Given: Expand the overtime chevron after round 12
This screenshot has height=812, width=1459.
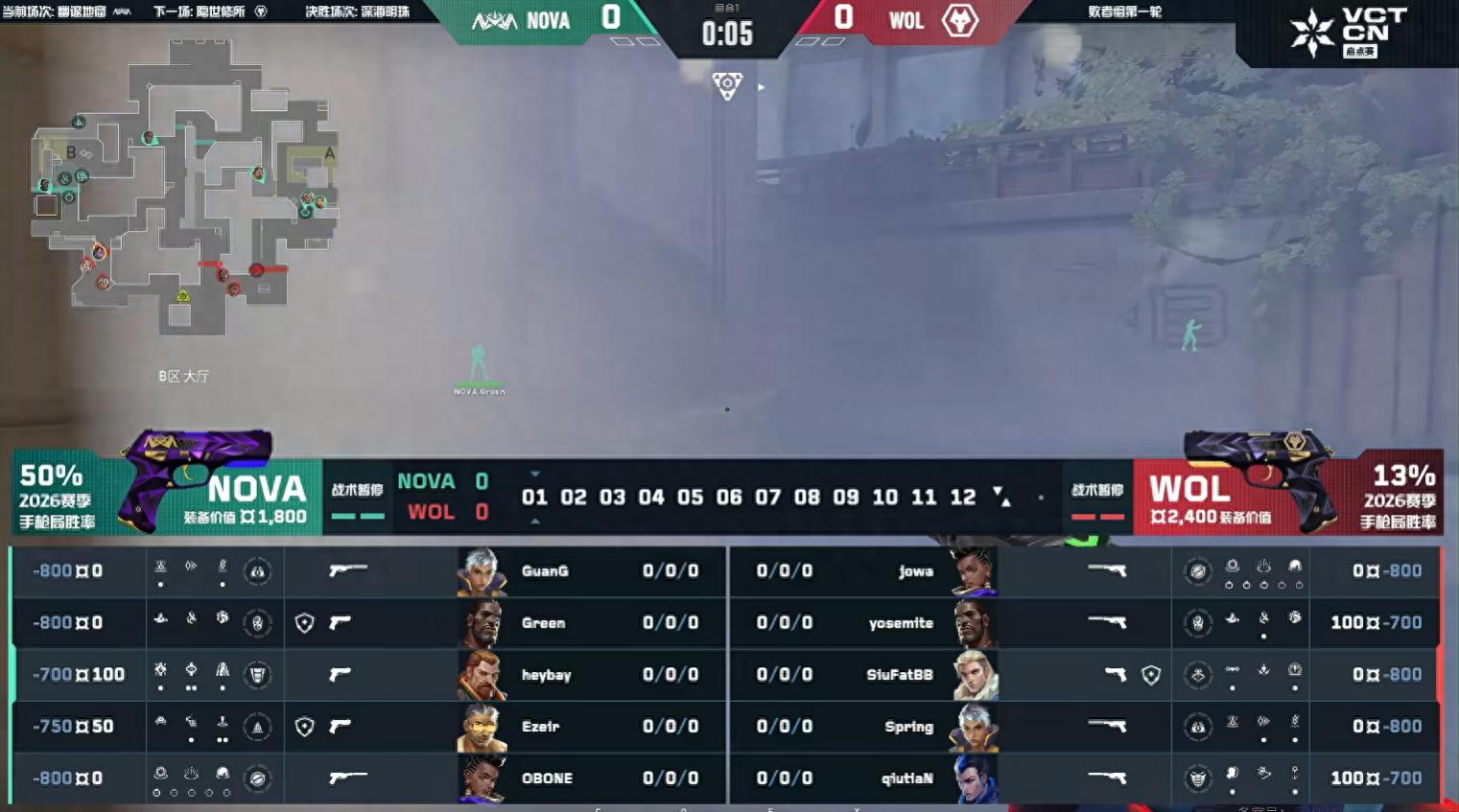Looking at the screenshot, I should 1001,497.
